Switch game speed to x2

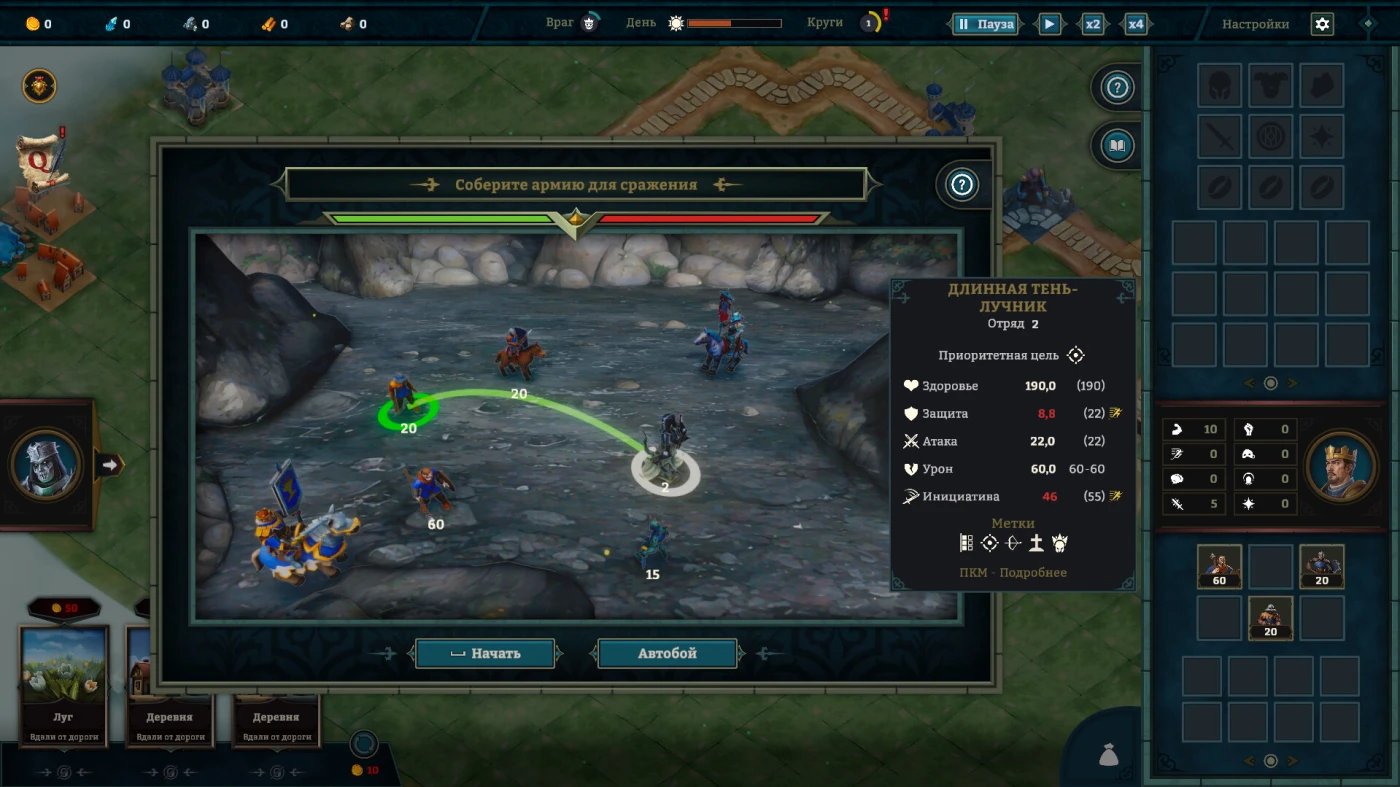[x=1093, y=24]
